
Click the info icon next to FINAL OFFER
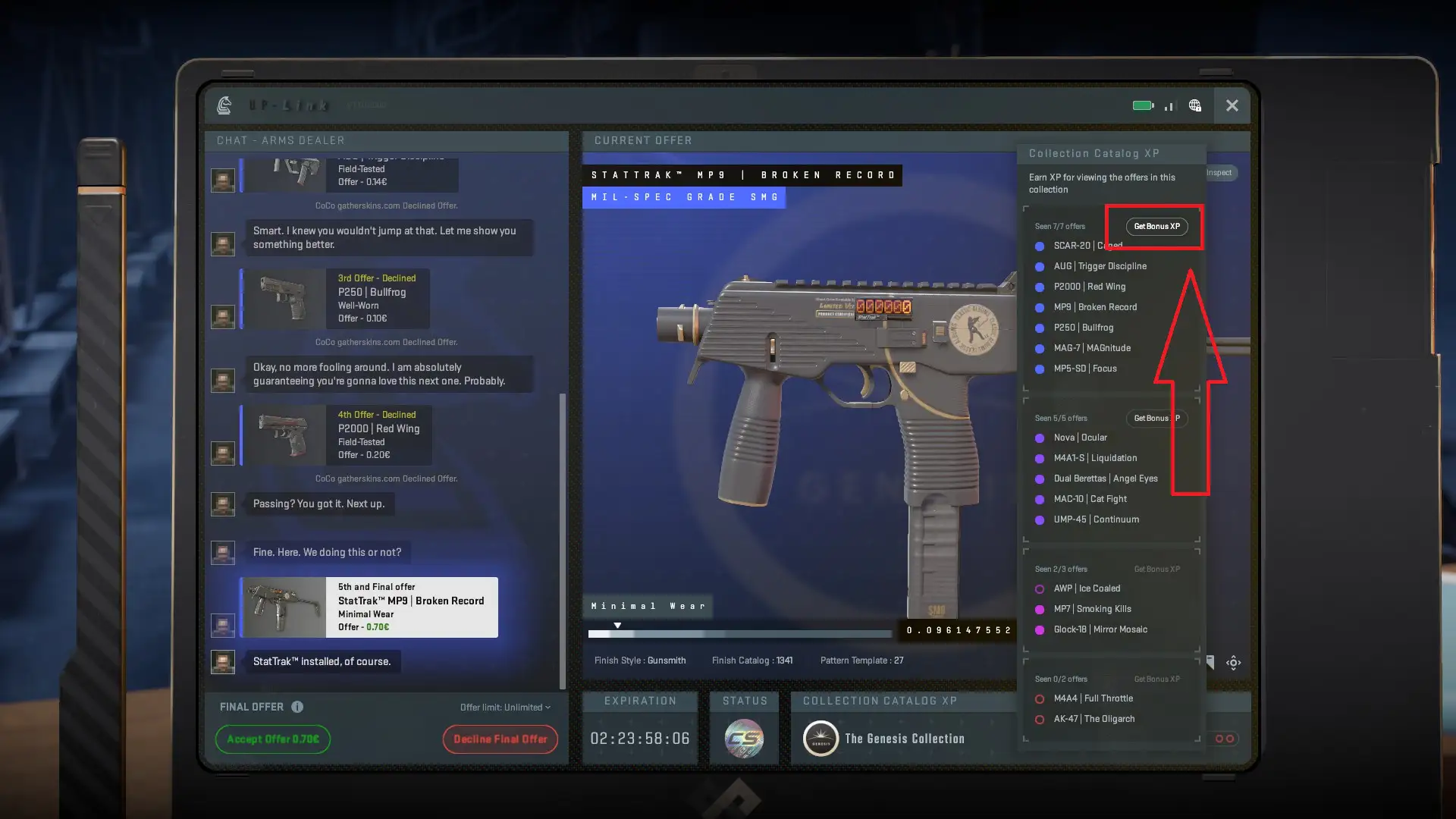click(x=296, y=707)
